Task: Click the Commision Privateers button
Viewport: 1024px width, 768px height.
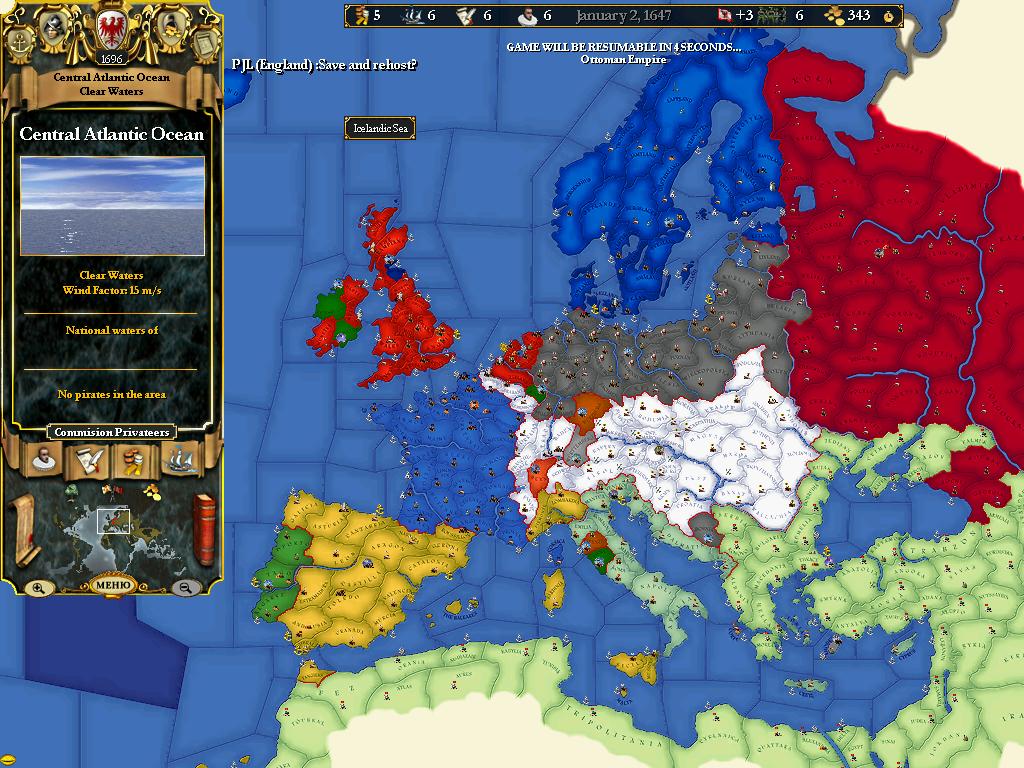Action: point(111,432)
